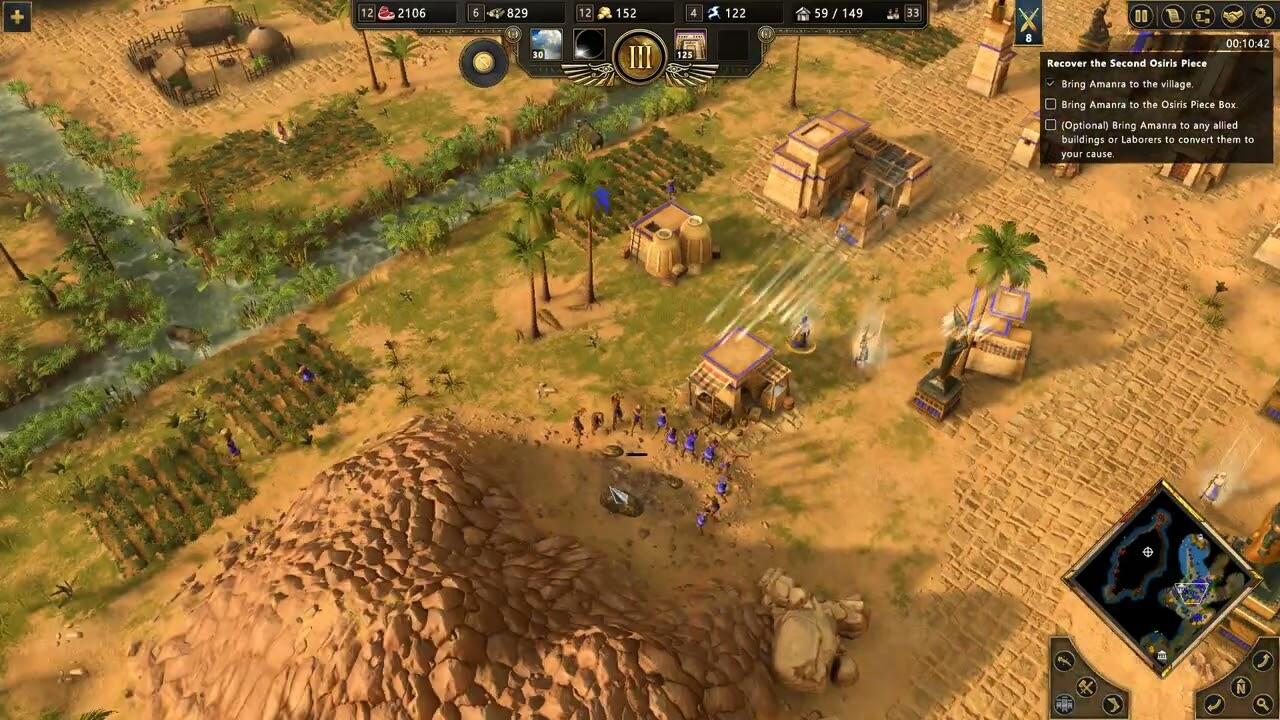This screenshot has width=1280, height=720.
Task: Click the magnifying glass zoom button
Action: [x=1265, y=705]
